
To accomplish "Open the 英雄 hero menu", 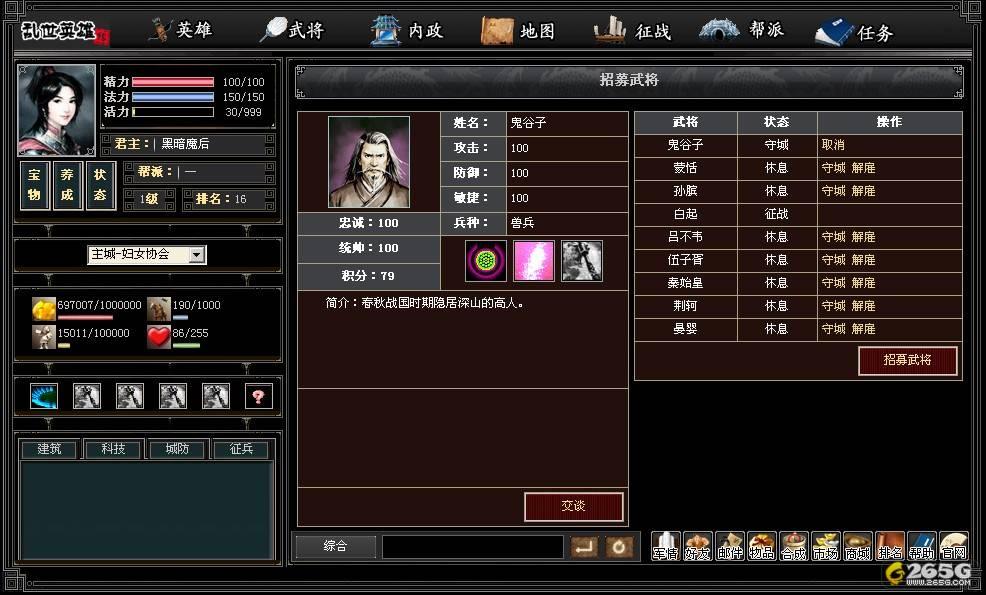I will click(182, 30).
